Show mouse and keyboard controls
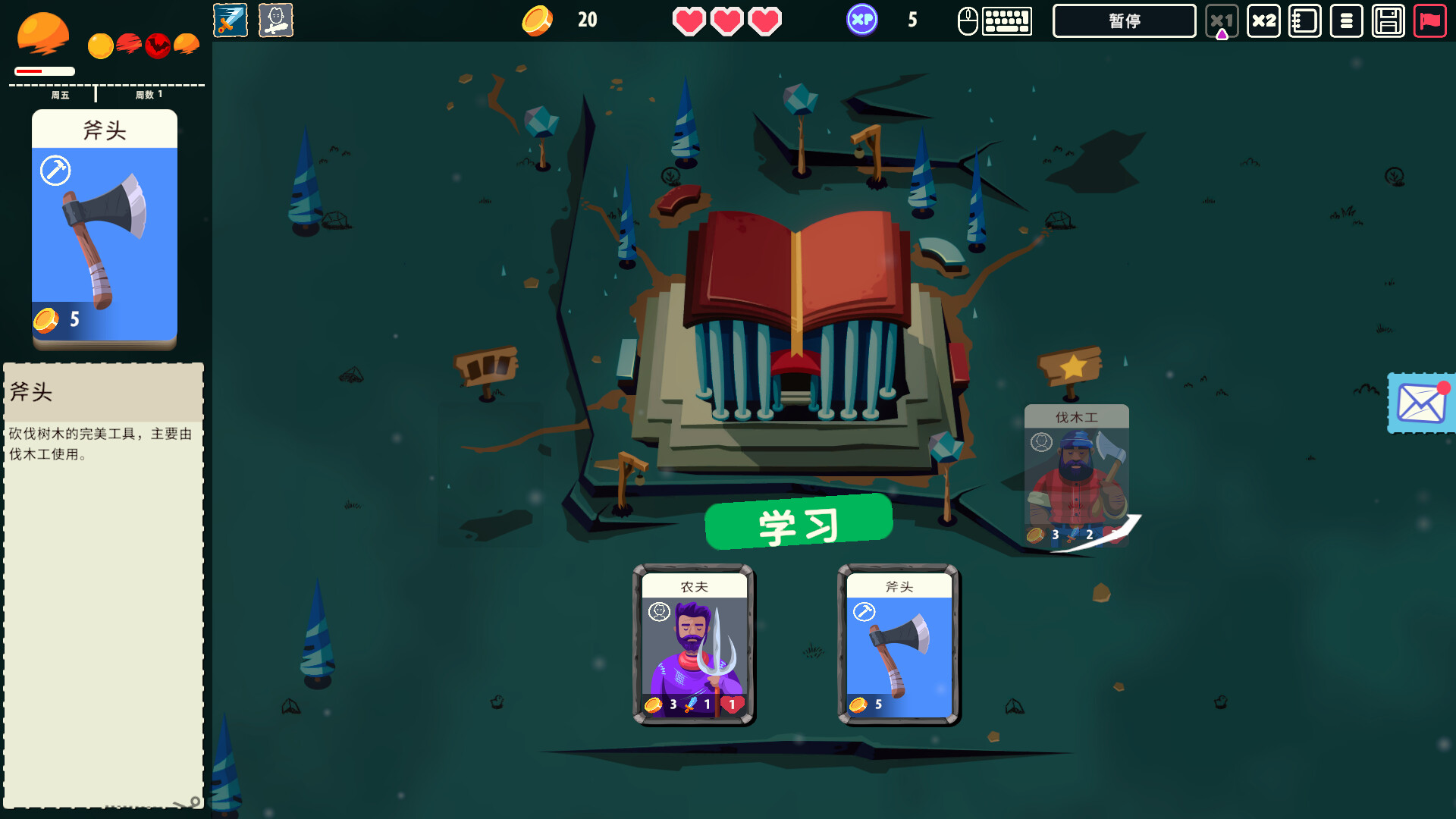The height and width of the screenshot is (819, 1456). 994,20
